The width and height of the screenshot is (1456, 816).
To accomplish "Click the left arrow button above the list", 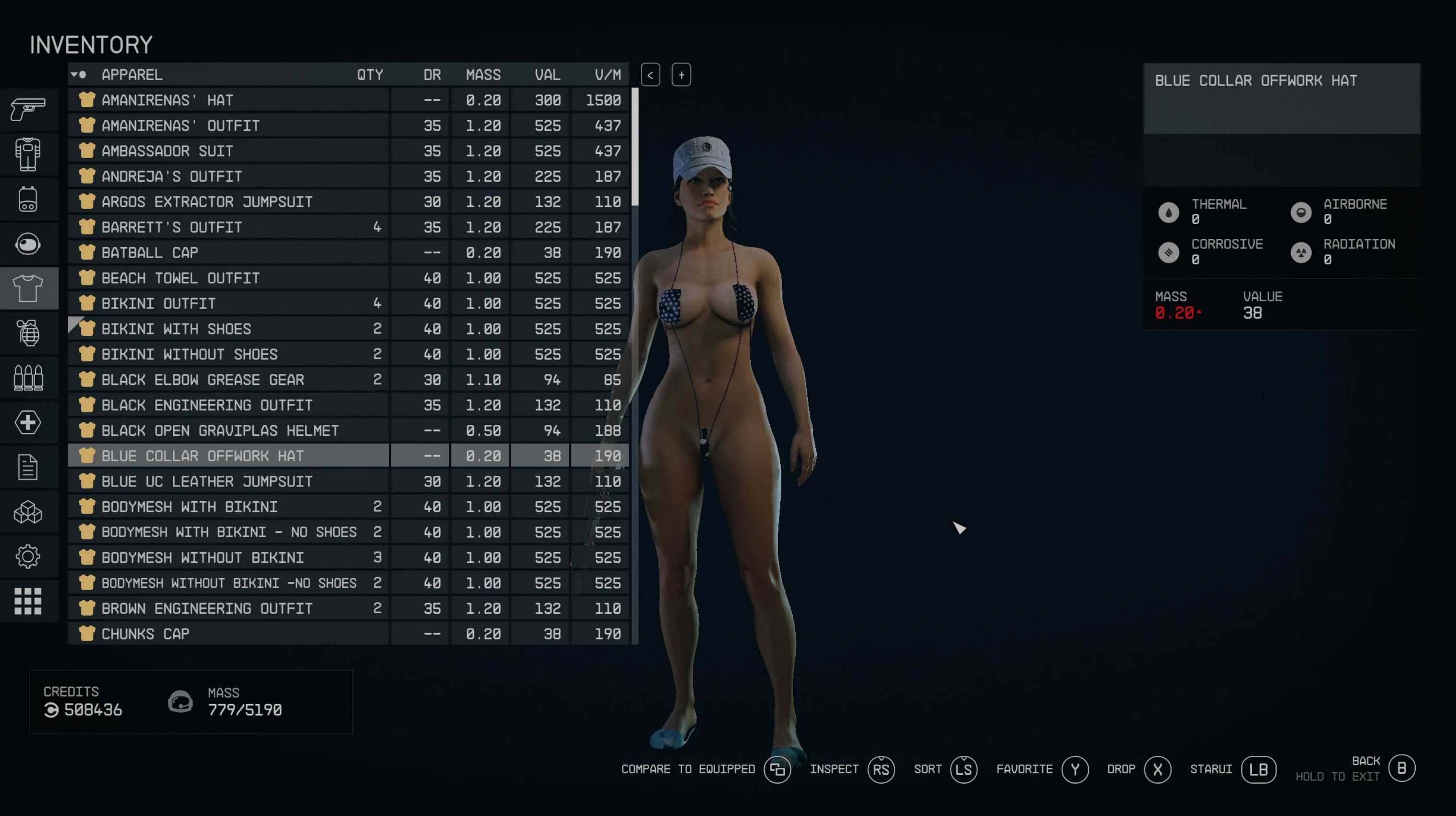I will click(x=651, y=75).
